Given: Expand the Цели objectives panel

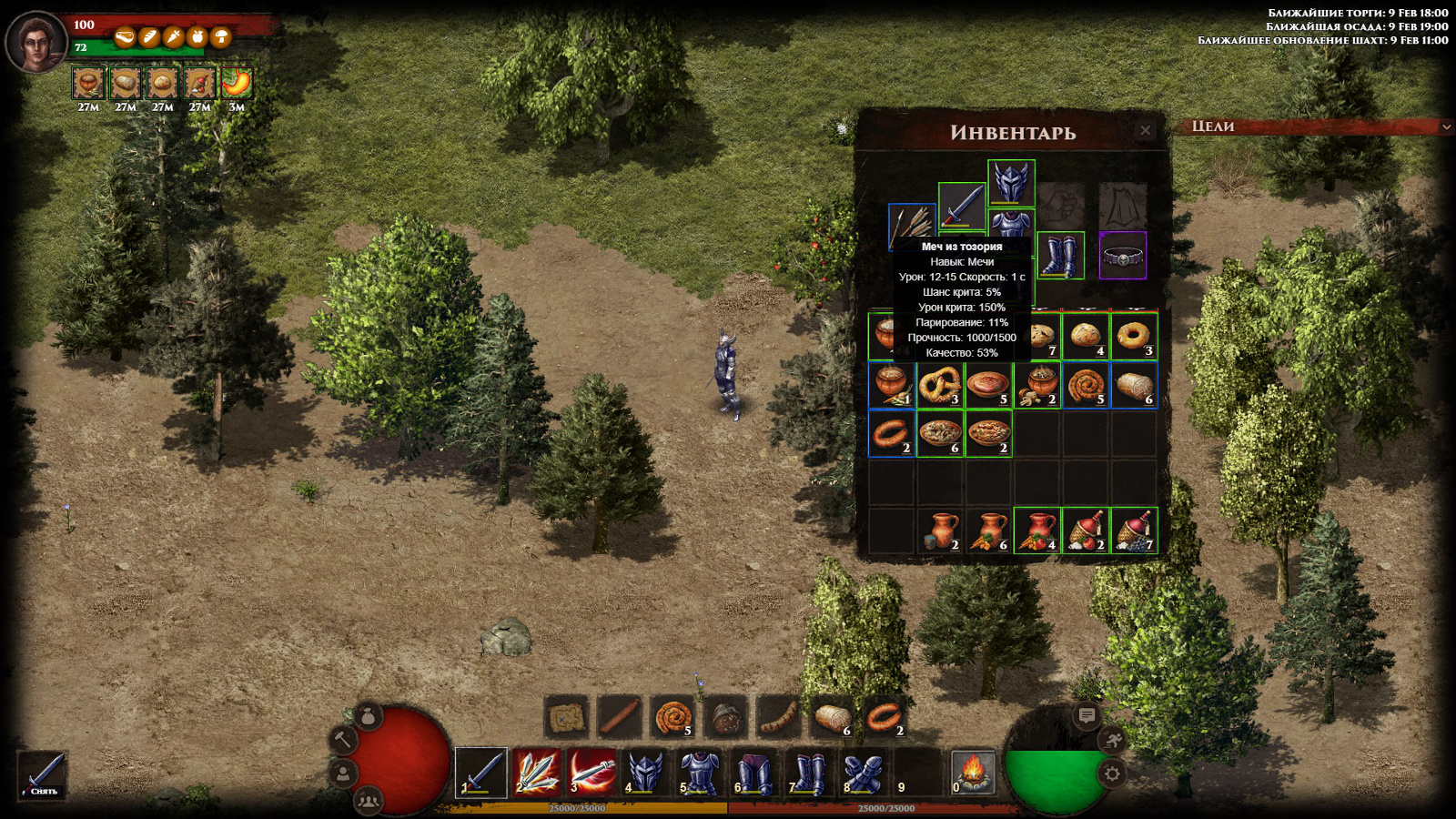Looking at the screenshot, I should [1446, 126].
